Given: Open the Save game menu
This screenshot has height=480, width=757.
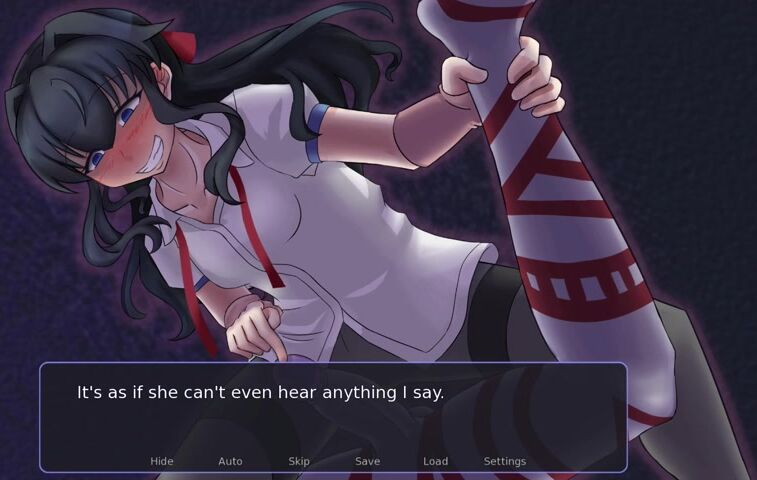Looking at the screenshot, I should click(x=367, y=461).
